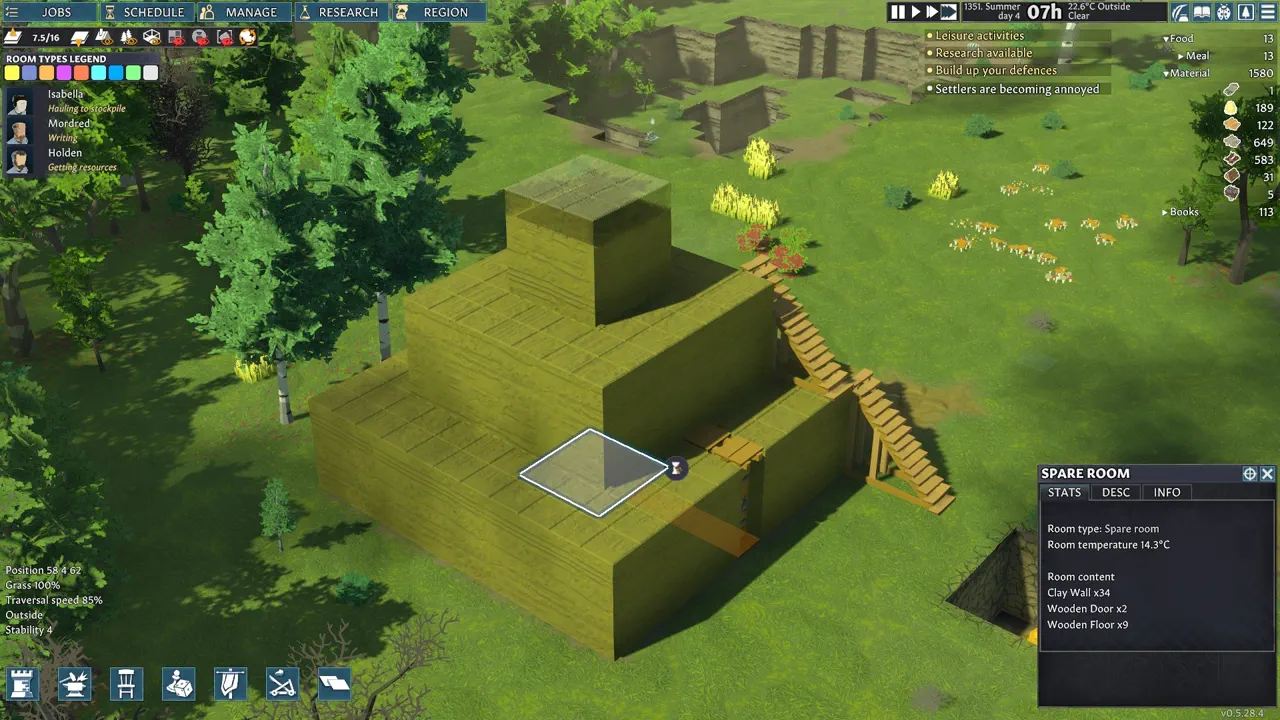
Task: Open the in-game encyclopedia book icon
Action: pos(1202,12)
